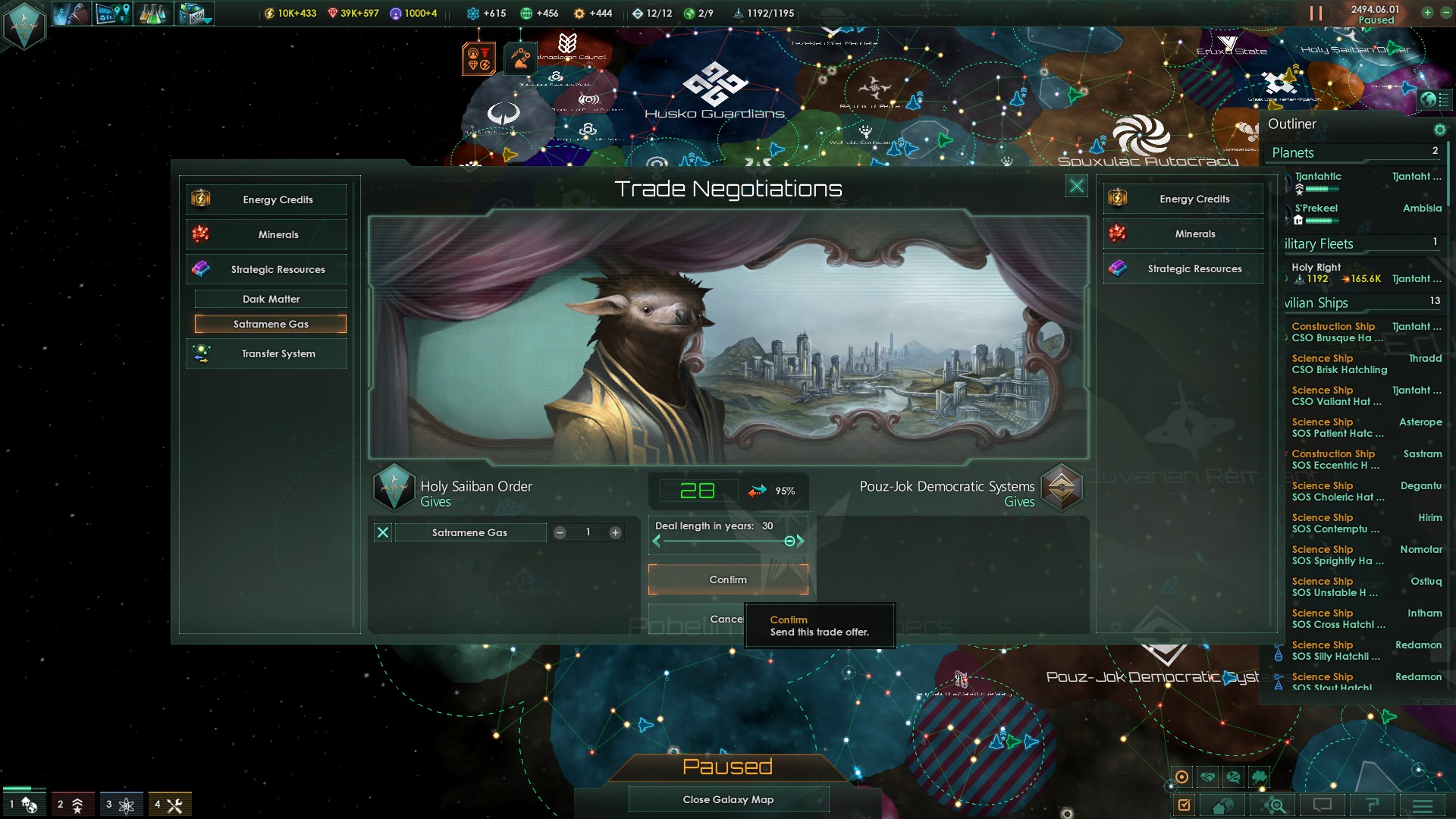This screenshot has height=819, width=1456.
Task: Open the empire emblem government menu
Action: point(24,25)
